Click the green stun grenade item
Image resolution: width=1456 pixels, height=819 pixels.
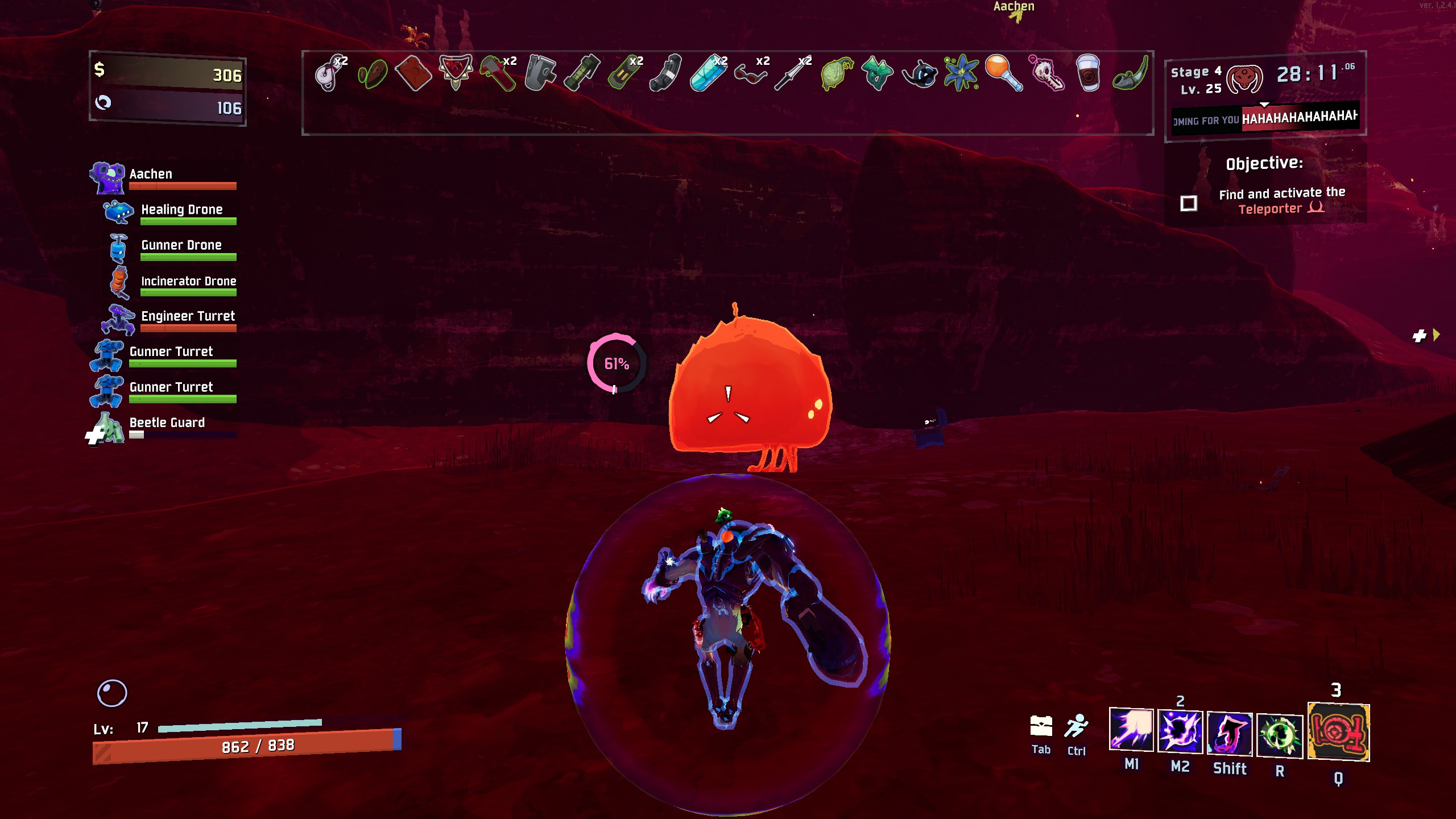click(582, 73)
